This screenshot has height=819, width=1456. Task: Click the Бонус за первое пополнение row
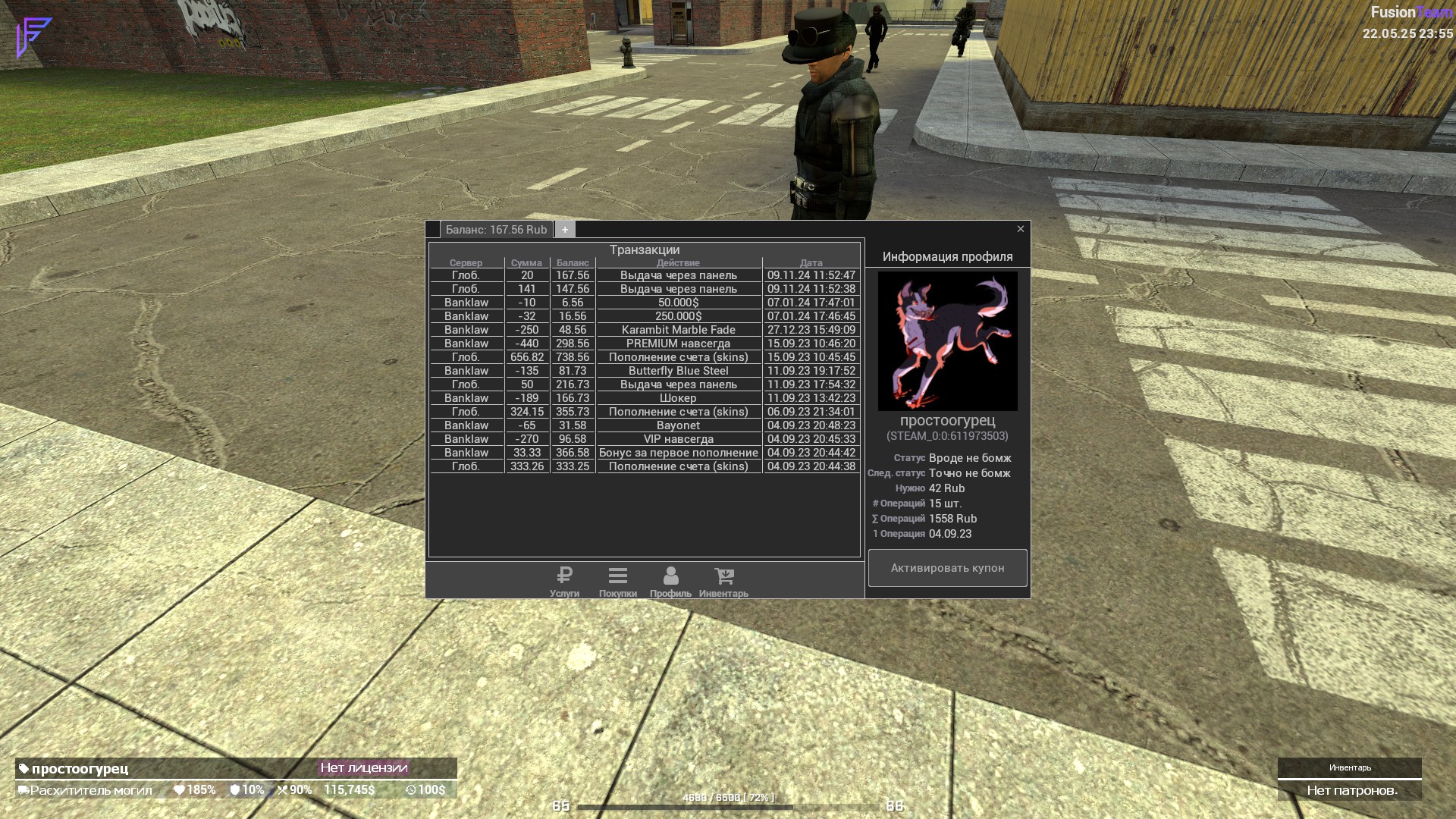pos(678,453)
